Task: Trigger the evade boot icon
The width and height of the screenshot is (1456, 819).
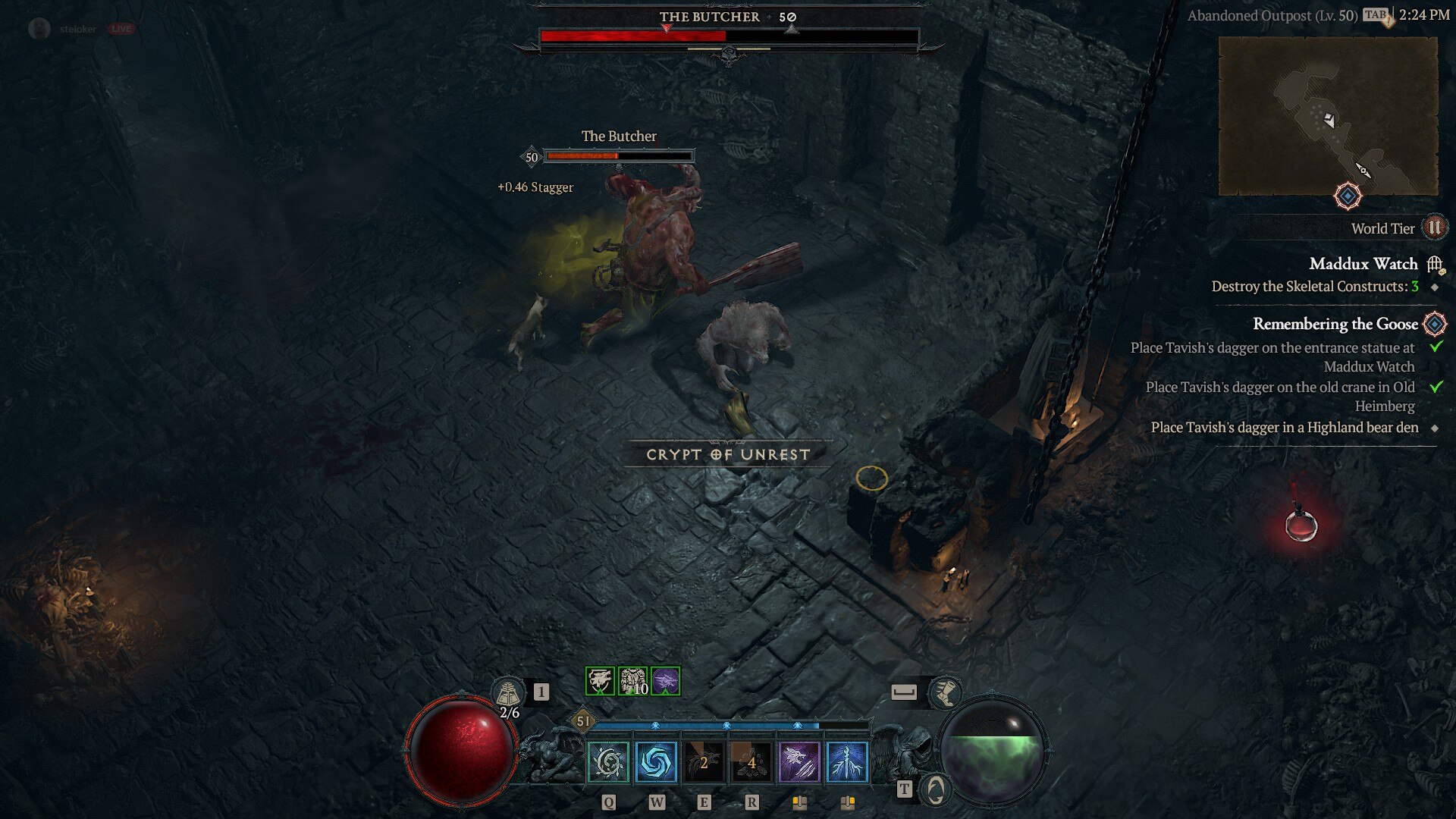Action: coord(945,692)
